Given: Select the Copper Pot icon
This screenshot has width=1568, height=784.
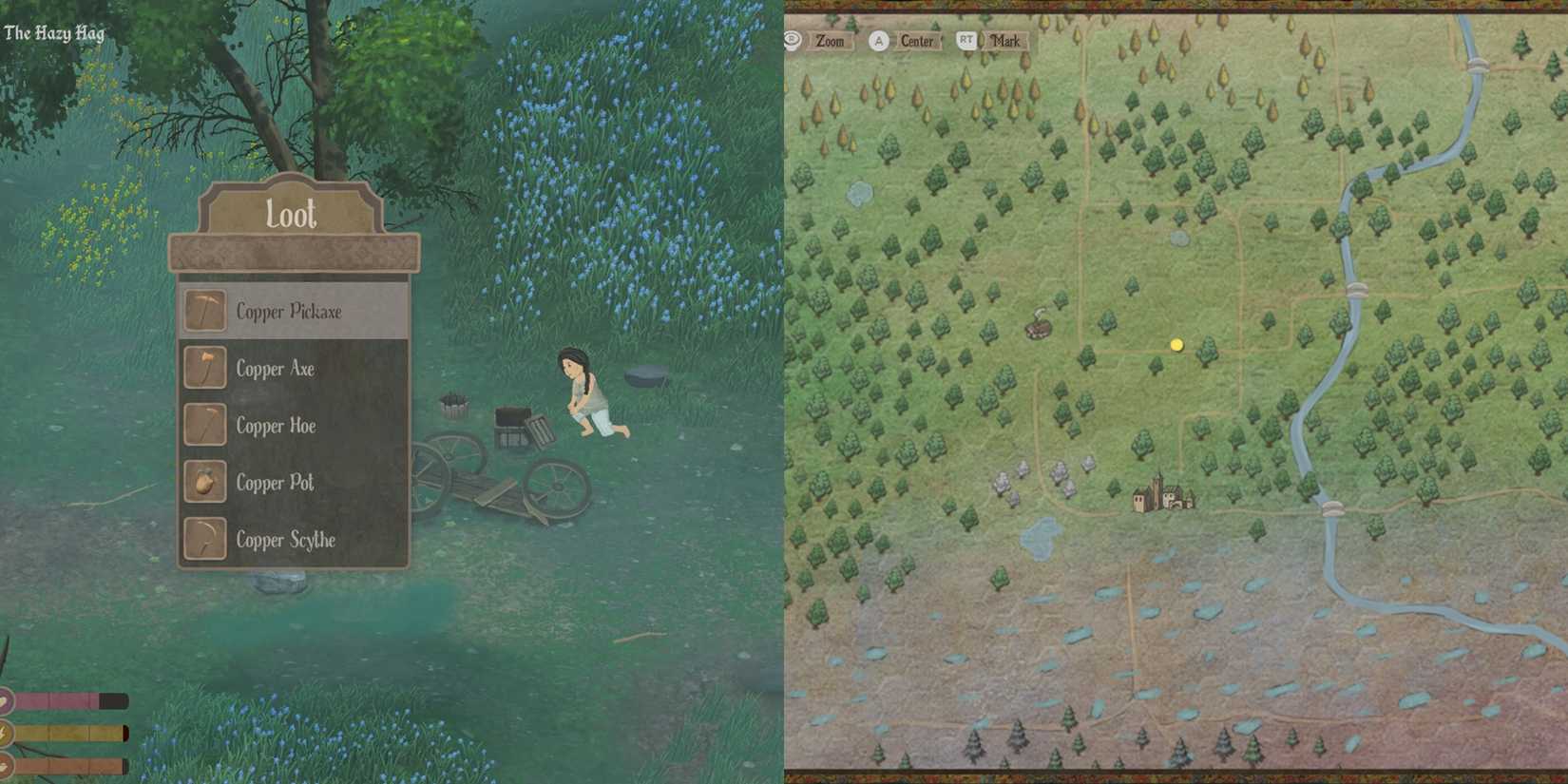Looking at the screenshot, I should click(x=203, y=483).
